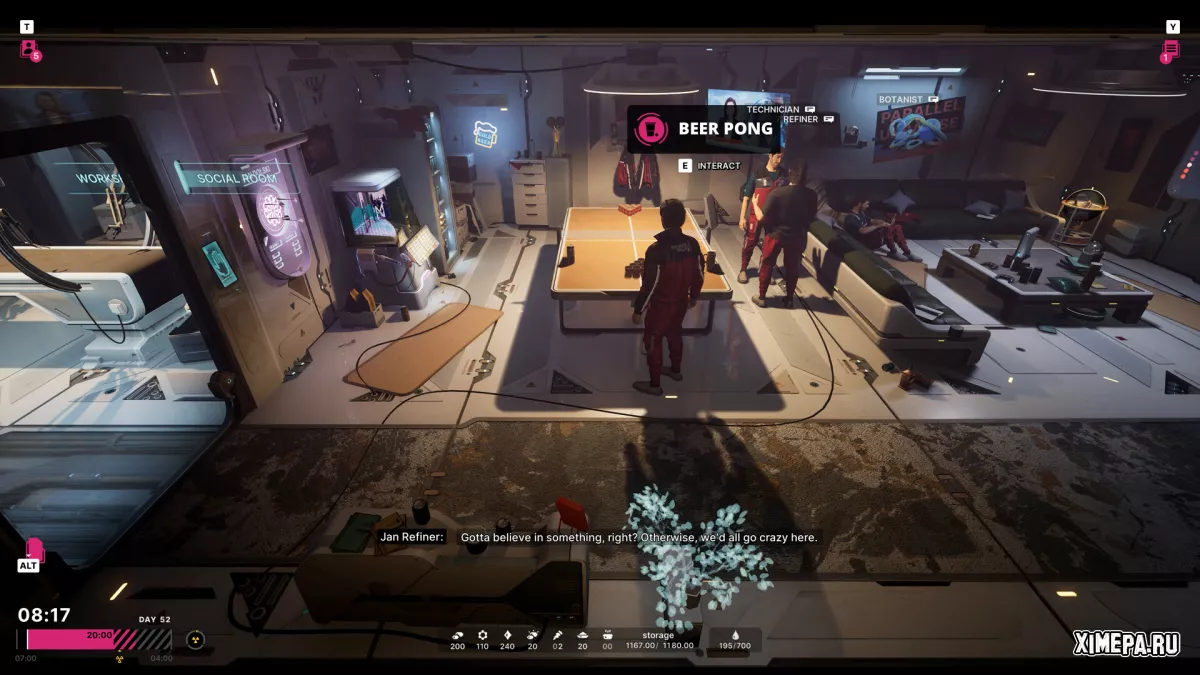Screen dimensions: 1200x675
Task: Select the pink document icon above ALT
Action: (x=33, y=549)
